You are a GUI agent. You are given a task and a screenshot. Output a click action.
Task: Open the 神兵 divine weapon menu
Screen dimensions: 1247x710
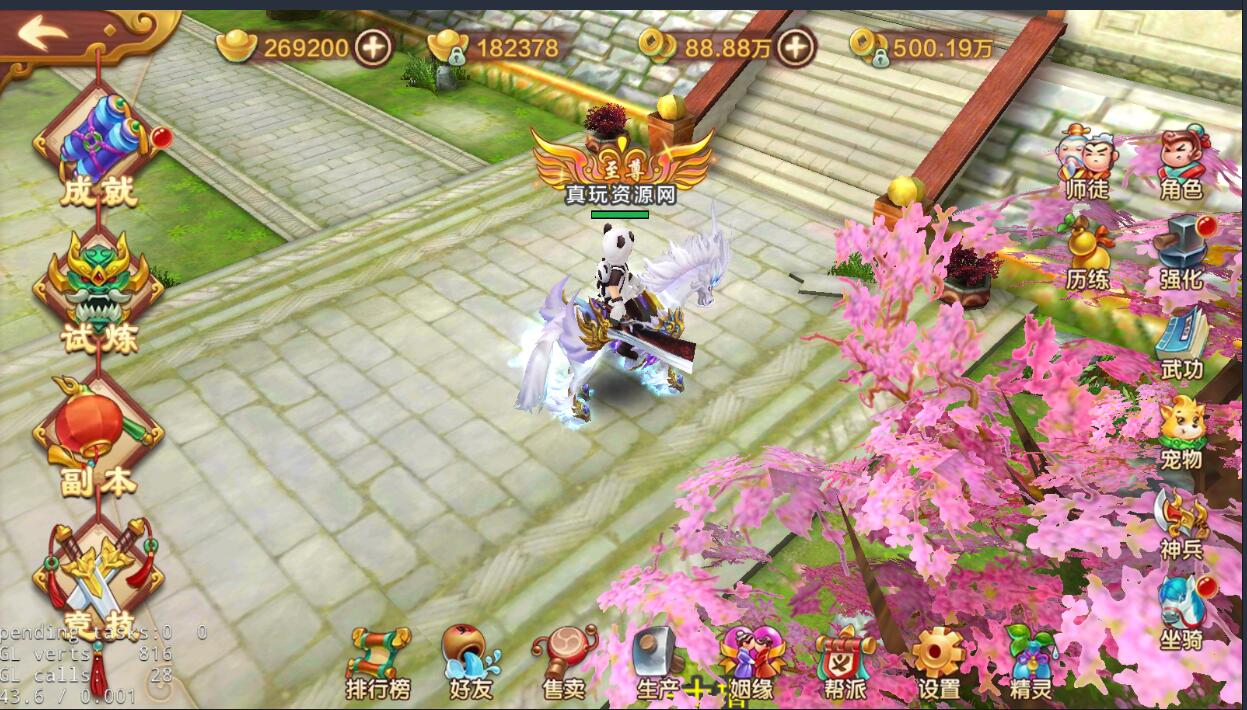(1181, 521)
